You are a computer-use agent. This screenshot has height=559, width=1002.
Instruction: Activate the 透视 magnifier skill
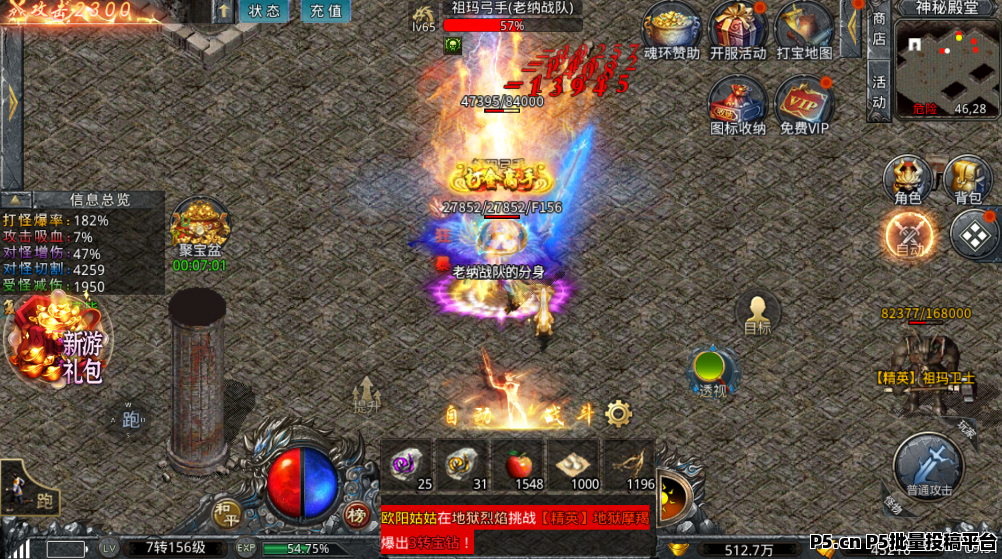[x=712, y=372]
